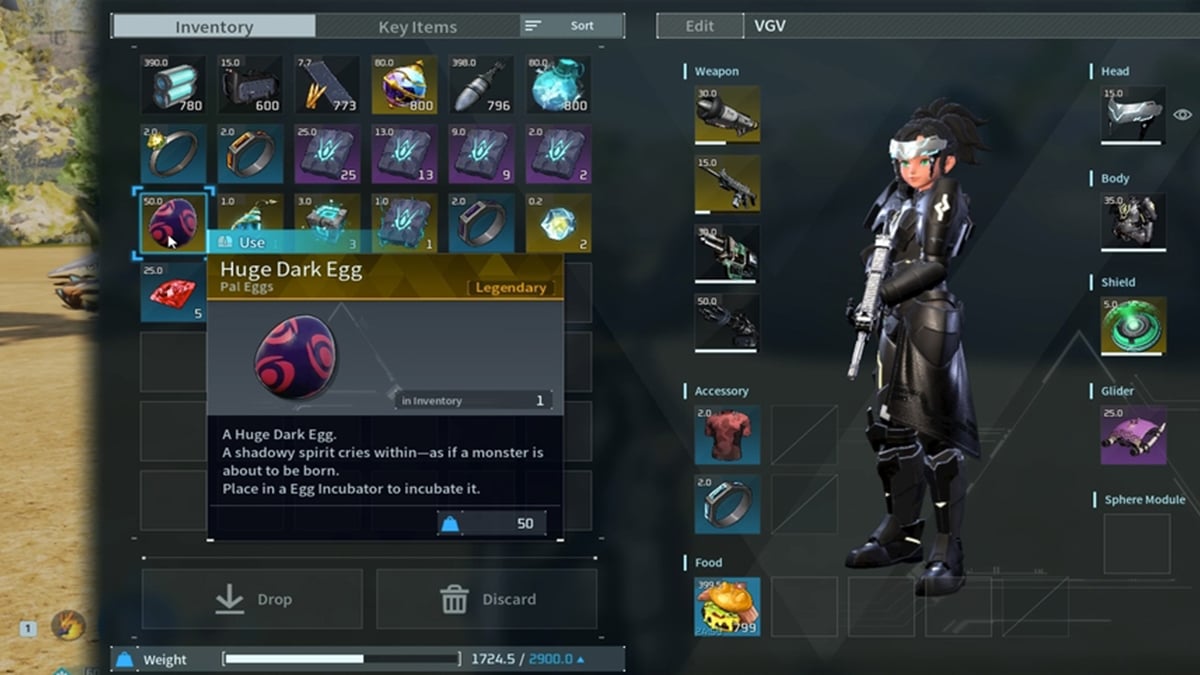1200x675 pixels.
Task: Open the head armor helmet slot
Action: pos(1133,114)
